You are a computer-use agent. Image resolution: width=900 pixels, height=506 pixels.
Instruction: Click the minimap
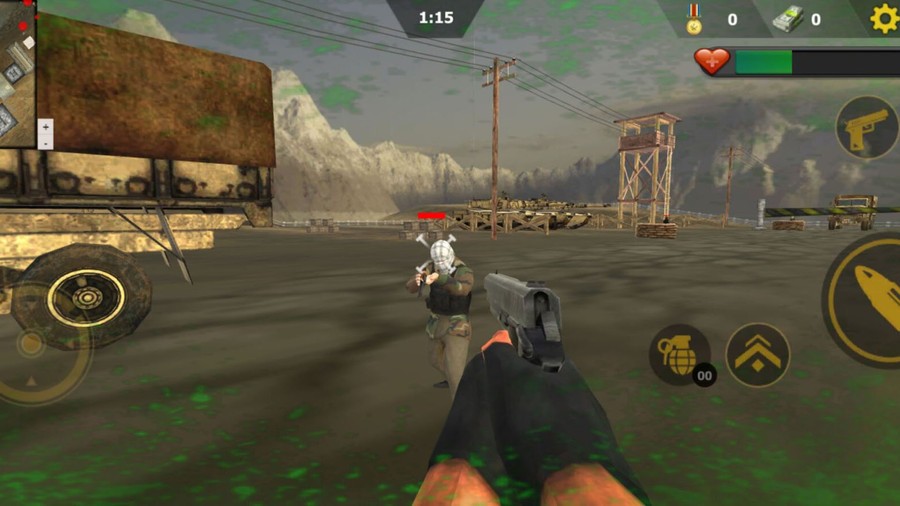pos(17,72)
